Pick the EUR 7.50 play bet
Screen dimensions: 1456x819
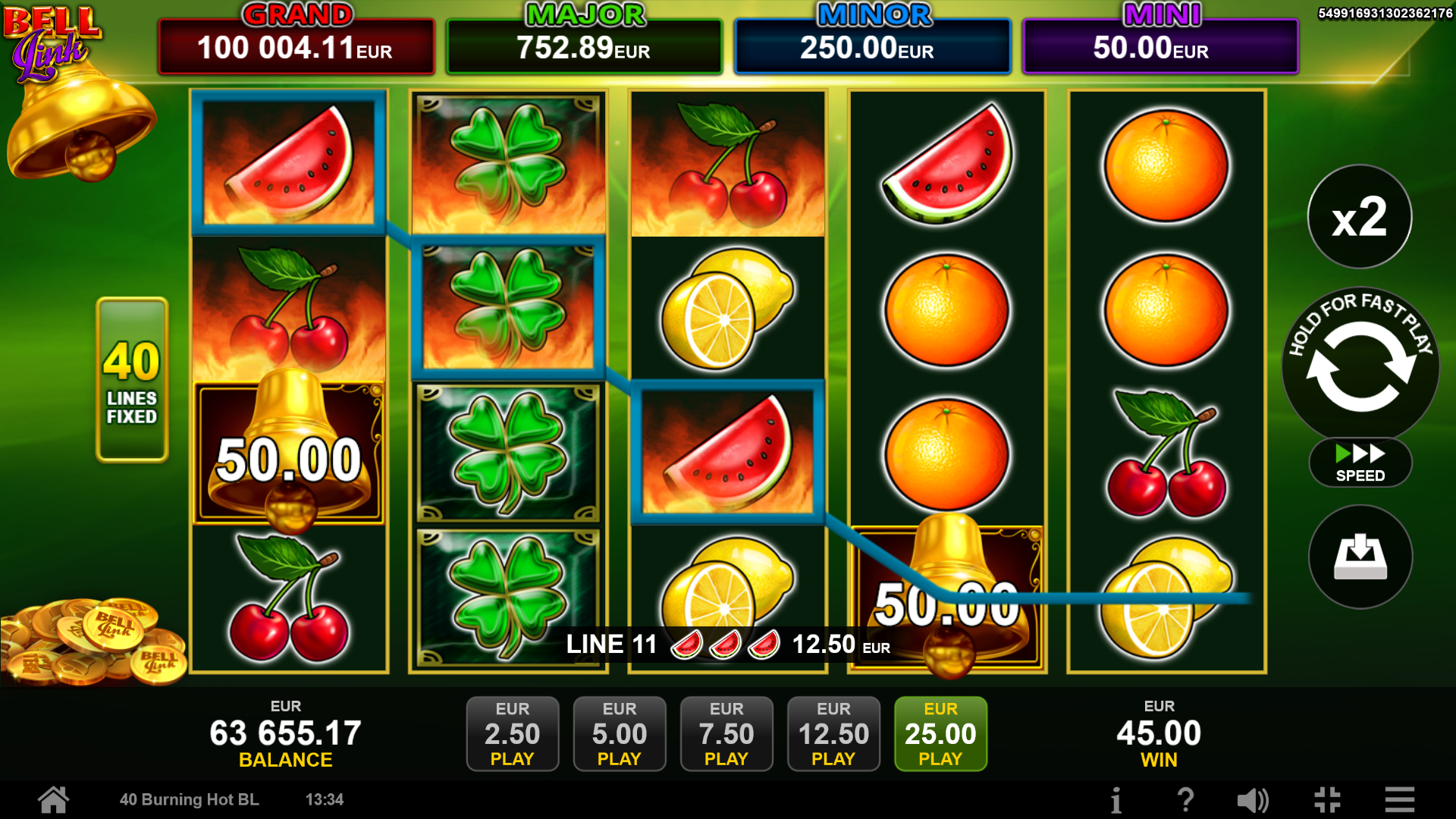726,733
